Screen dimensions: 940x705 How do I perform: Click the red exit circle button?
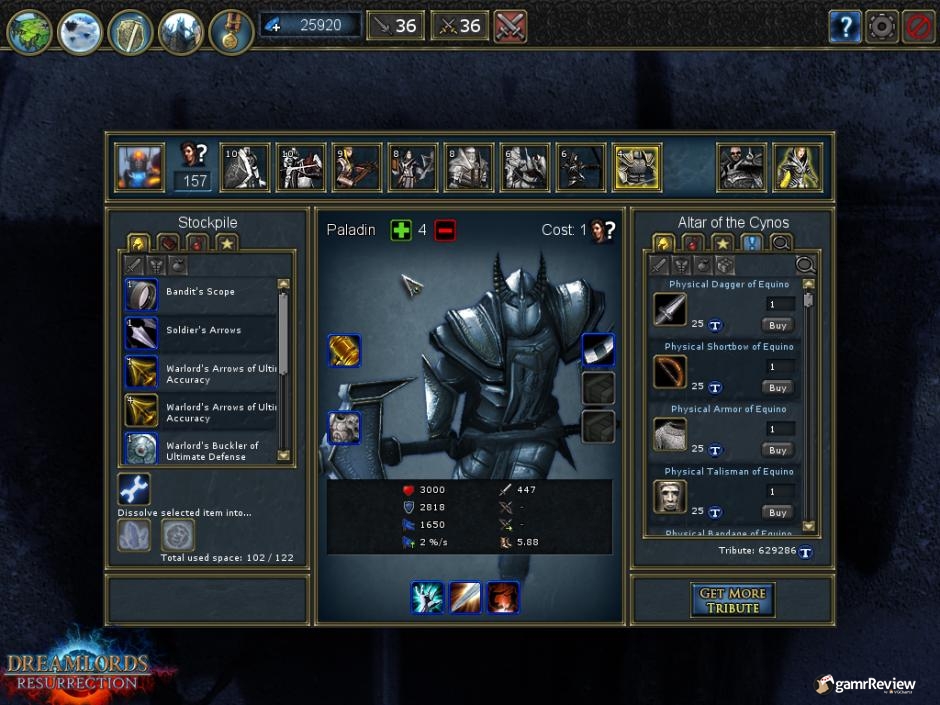coord(917,27)
